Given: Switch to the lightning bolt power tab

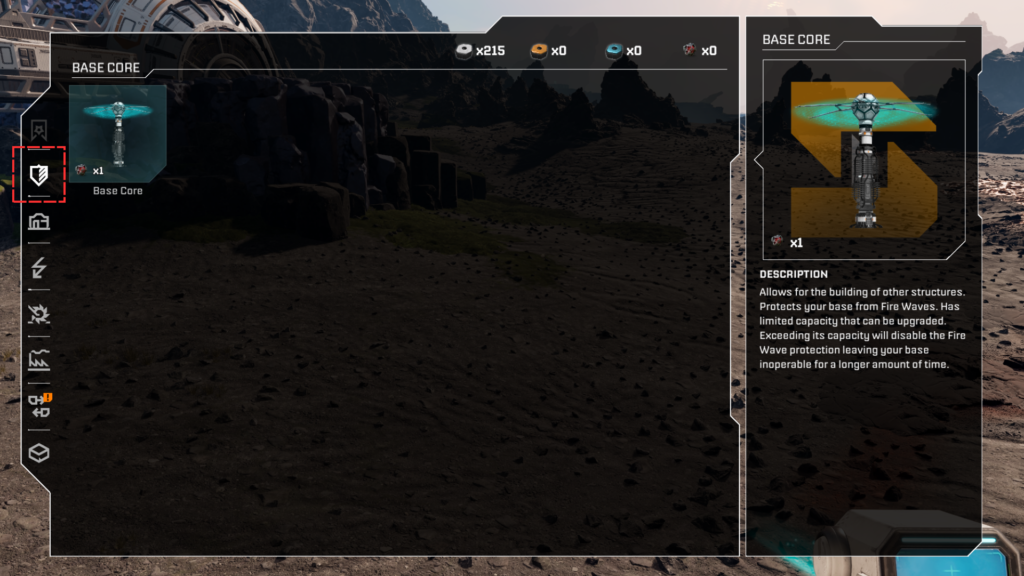Looking at the screenshot, I should tap(39, 267).
